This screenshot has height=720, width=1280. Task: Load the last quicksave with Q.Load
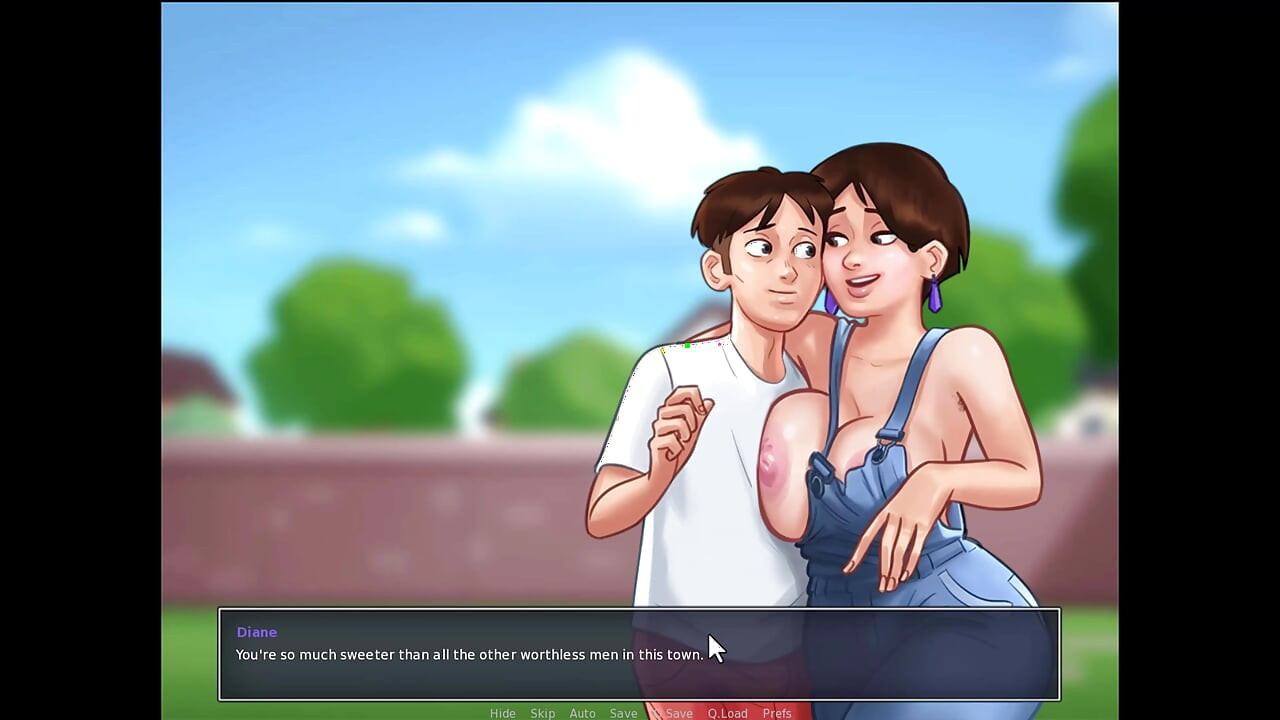[x=727, y=713]
